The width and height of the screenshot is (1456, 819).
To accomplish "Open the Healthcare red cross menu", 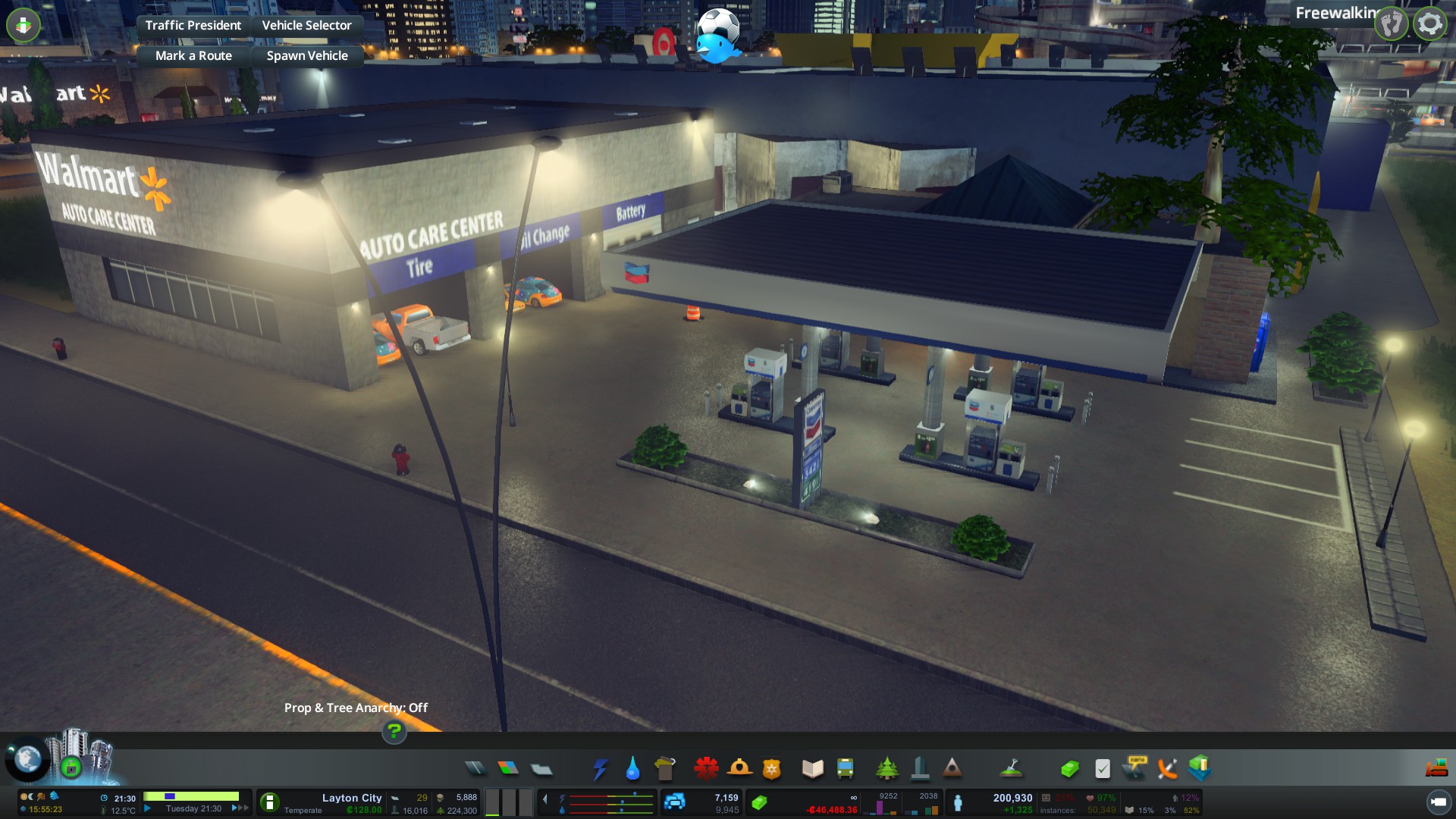I will pyautogui.click(x=706, y=768).
